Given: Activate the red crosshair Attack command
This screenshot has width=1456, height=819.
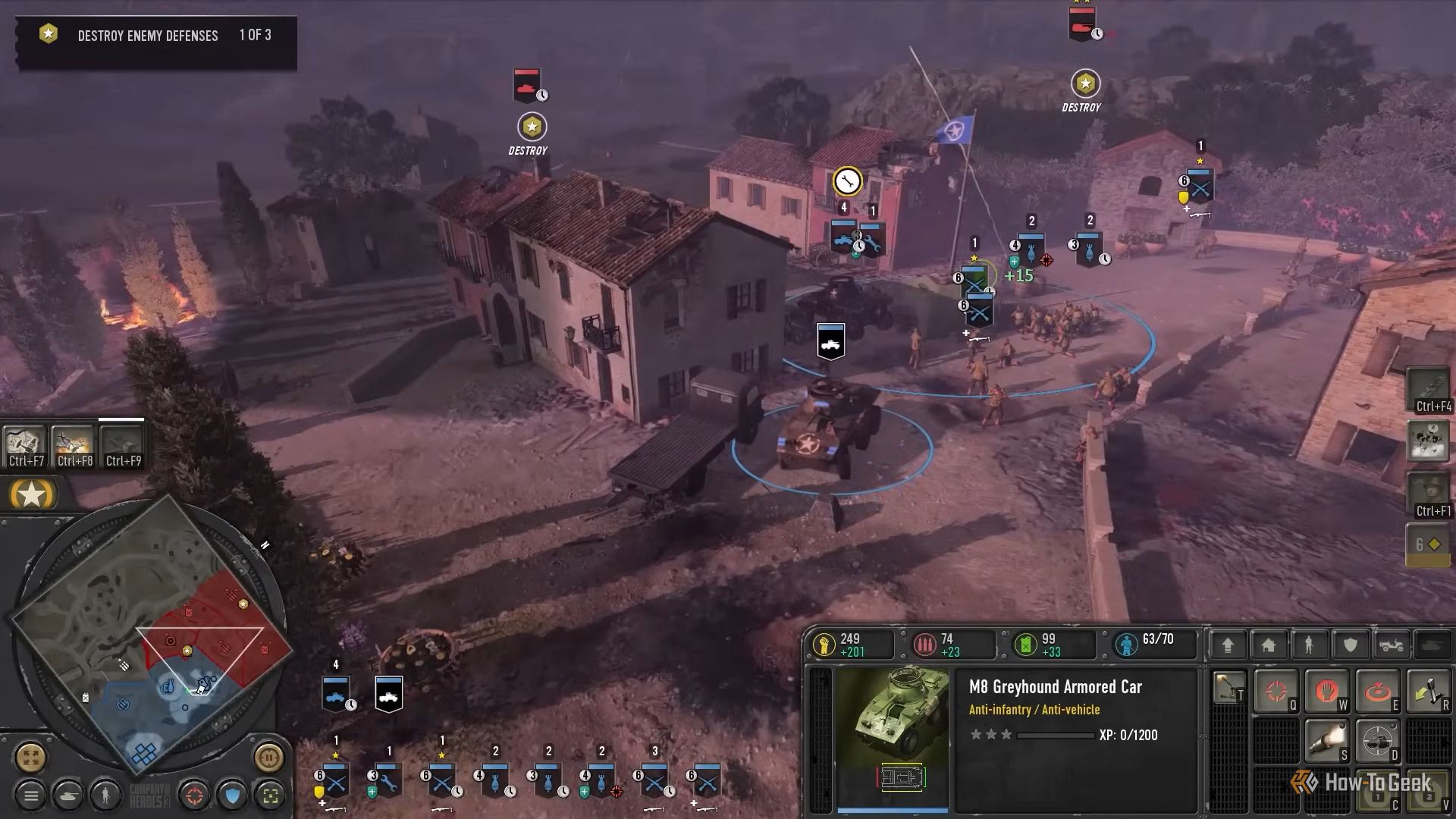Looking at the screenshot, I should (x=1276, y=691).
